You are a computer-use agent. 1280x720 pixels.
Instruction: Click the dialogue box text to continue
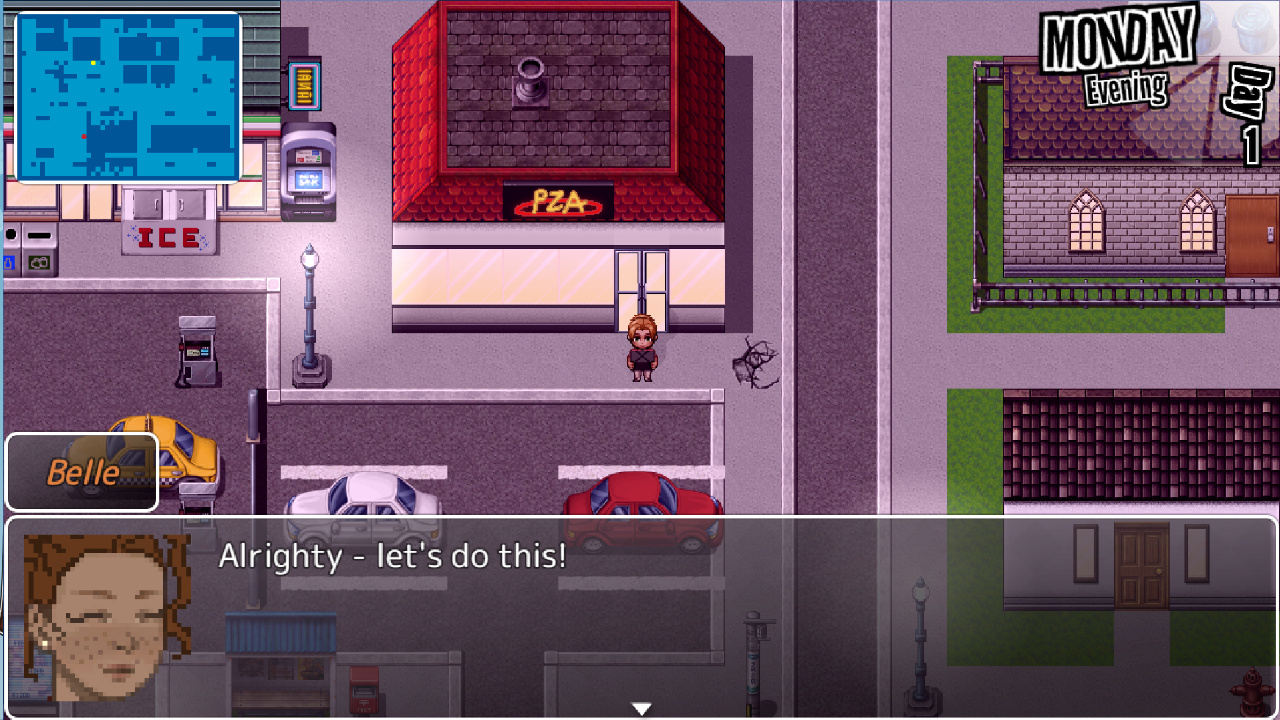[x=392, y=557]
